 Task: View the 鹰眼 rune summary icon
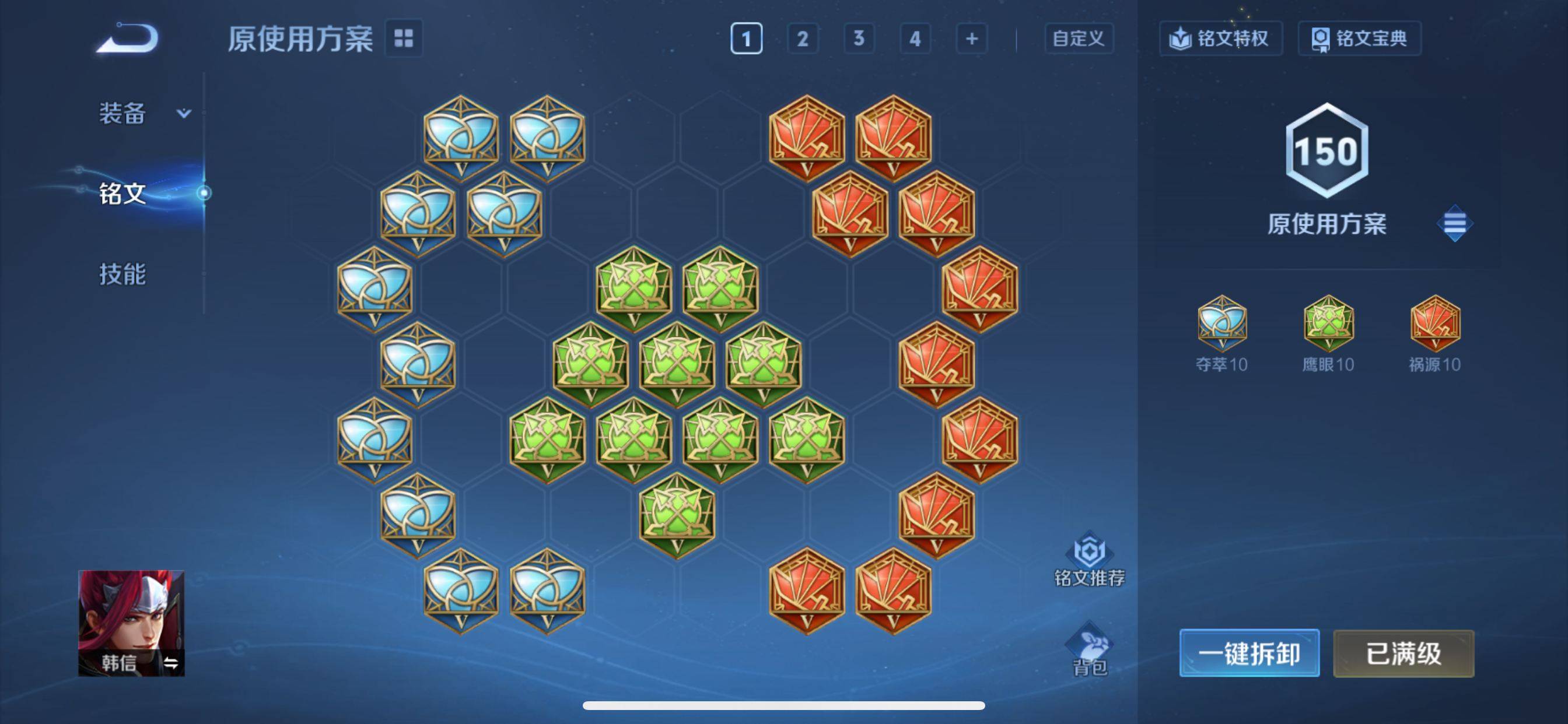pyautogui.click(x=1328, y=323)
